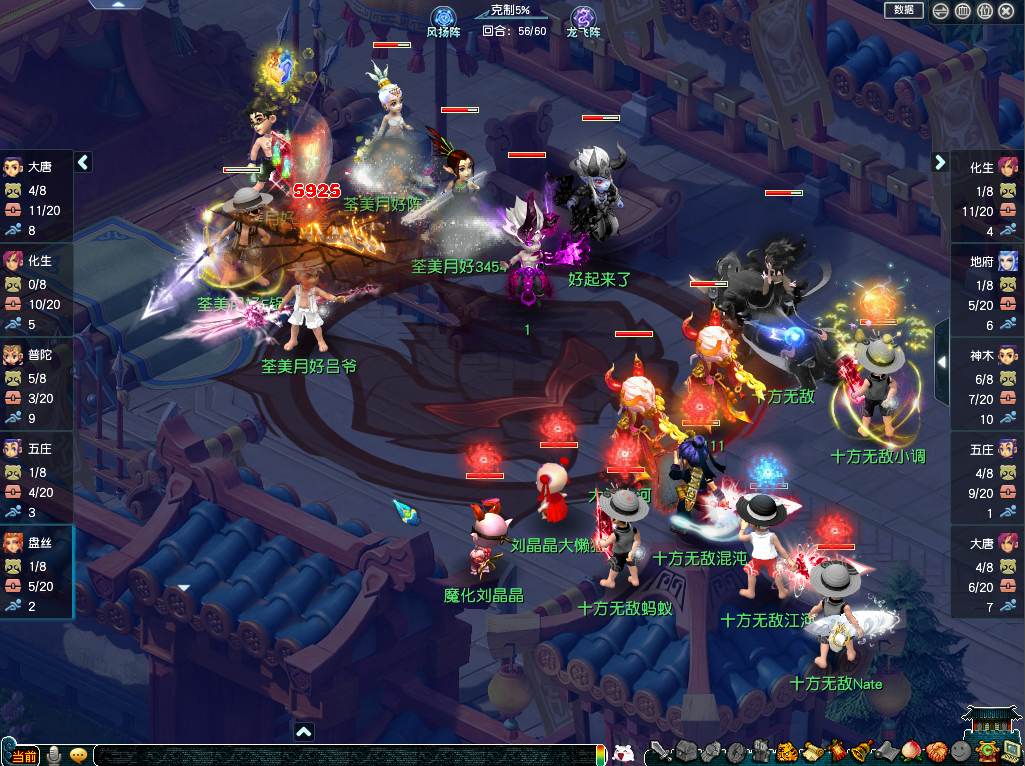Click the 龙飞阵 formation icon
The image size is (1025, 766).
(x=583, y=17)
